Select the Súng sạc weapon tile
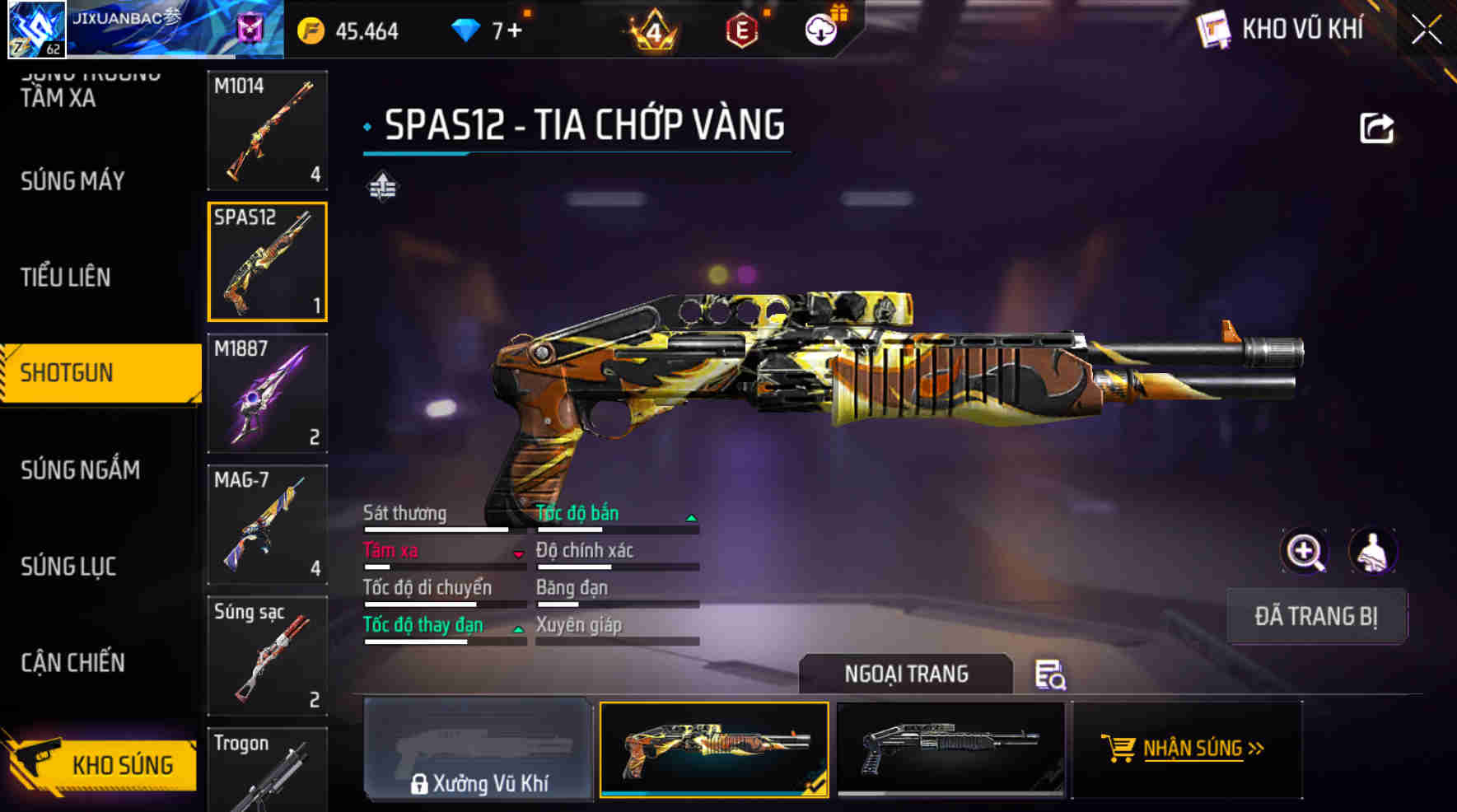This screenshot has width=1457, height=812. click(x=267, y=656)
